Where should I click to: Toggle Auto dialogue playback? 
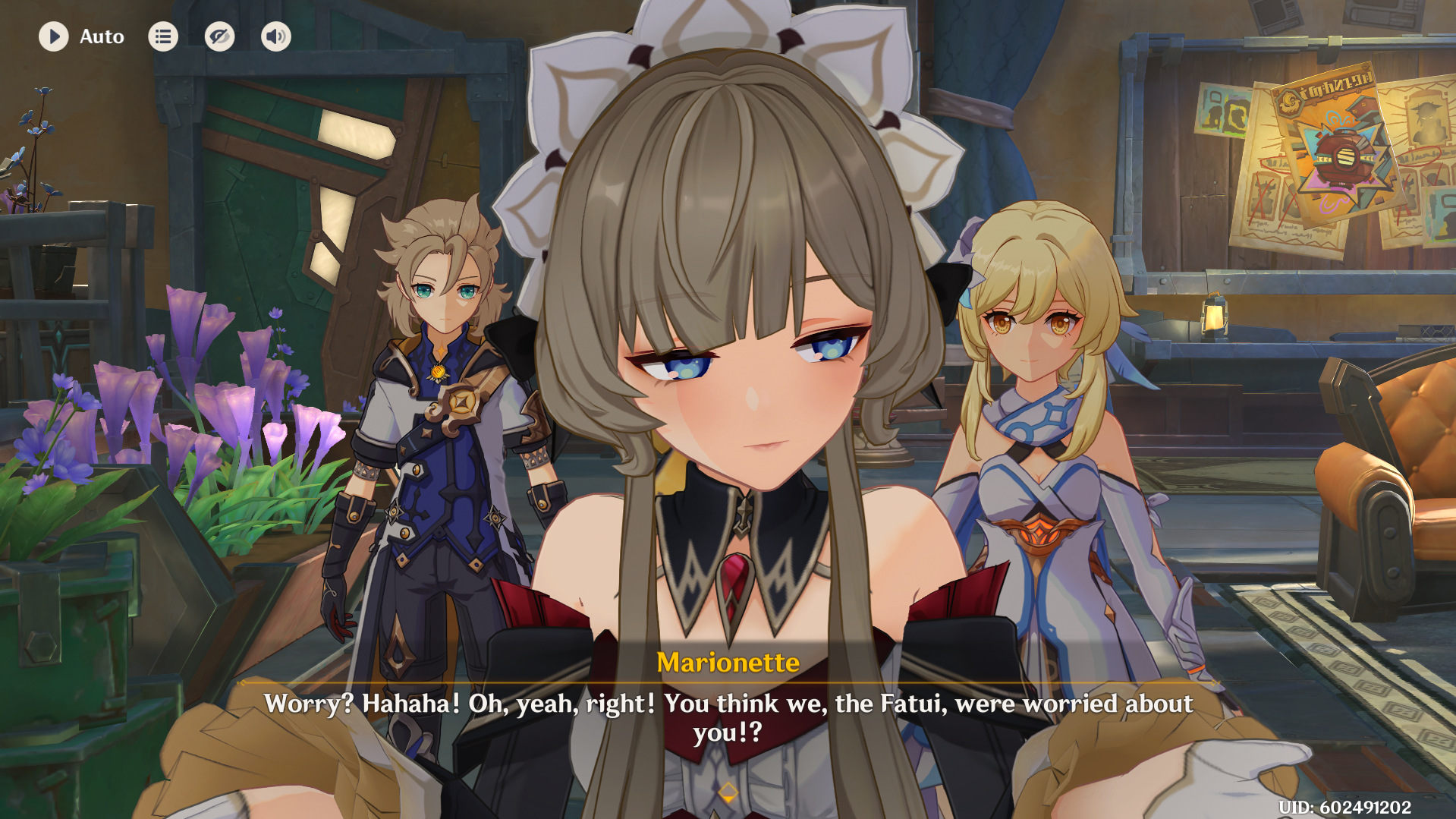tap(54, 36)
